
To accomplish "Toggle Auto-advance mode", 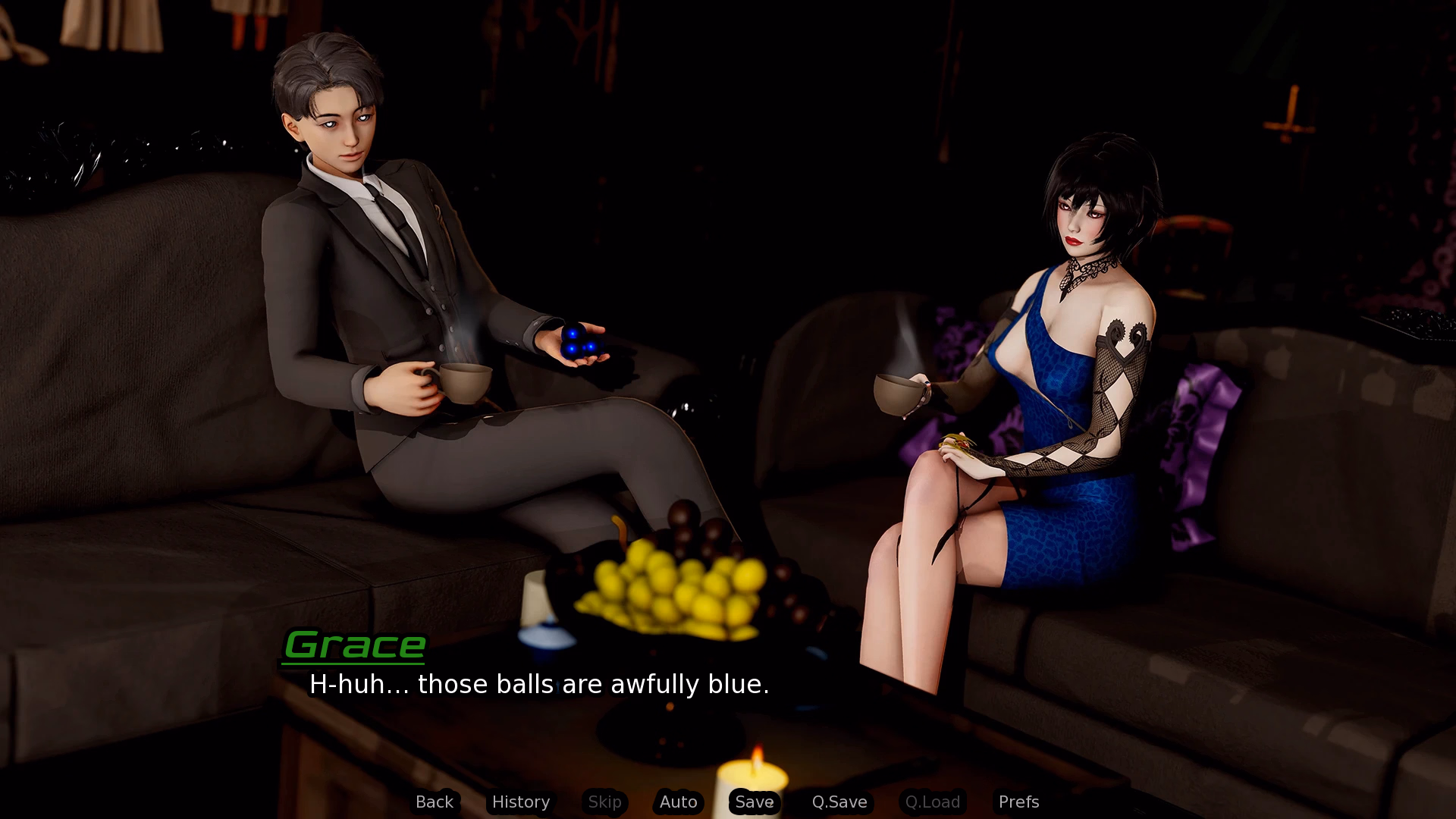I will pos(678,802).
